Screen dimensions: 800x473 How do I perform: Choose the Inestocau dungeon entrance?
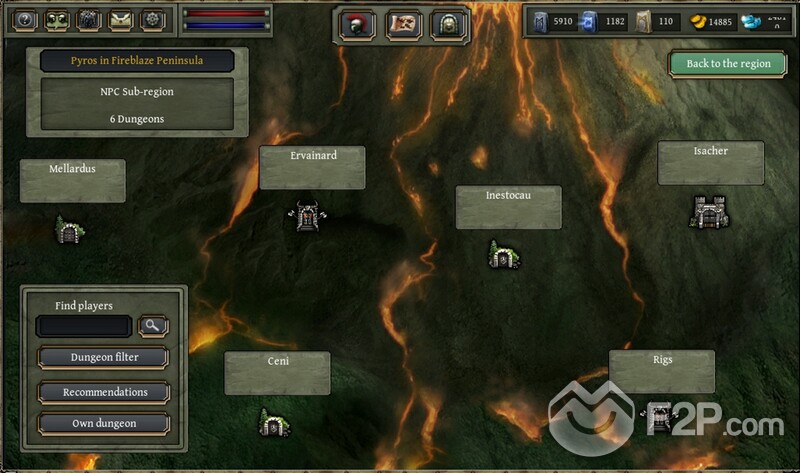[502, 255]
